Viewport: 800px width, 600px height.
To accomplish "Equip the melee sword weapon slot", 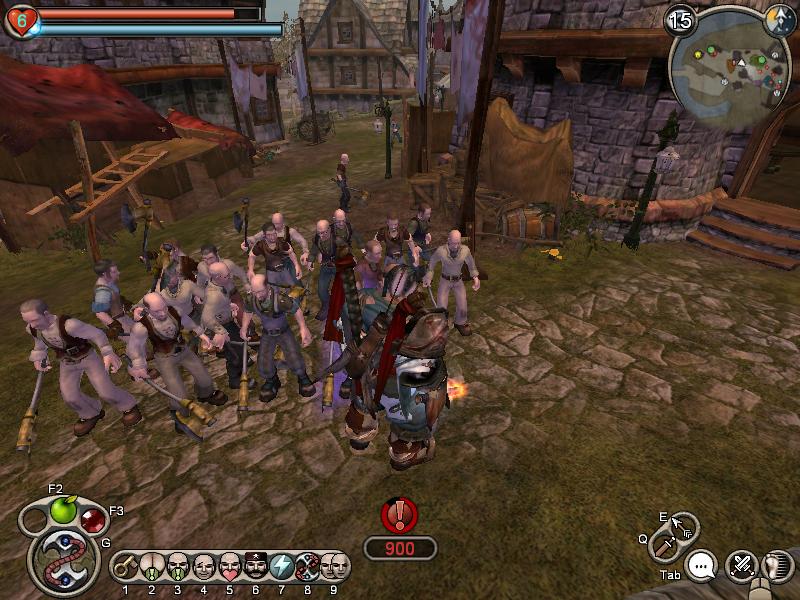I will pyautogui.click(x=665, y=546).
